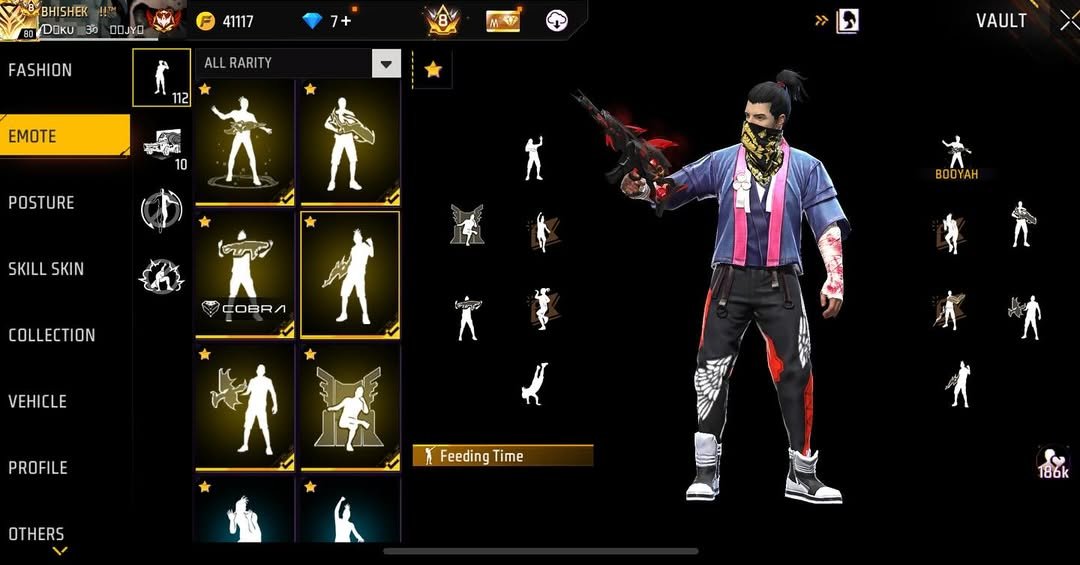Choose the Others menu entry

click(36, 534)
